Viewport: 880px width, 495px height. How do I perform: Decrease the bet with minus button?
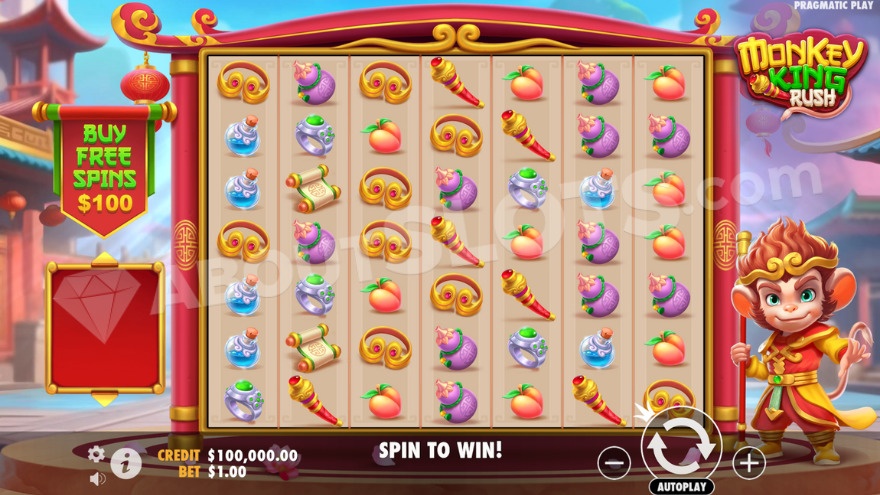click(614, 461)
